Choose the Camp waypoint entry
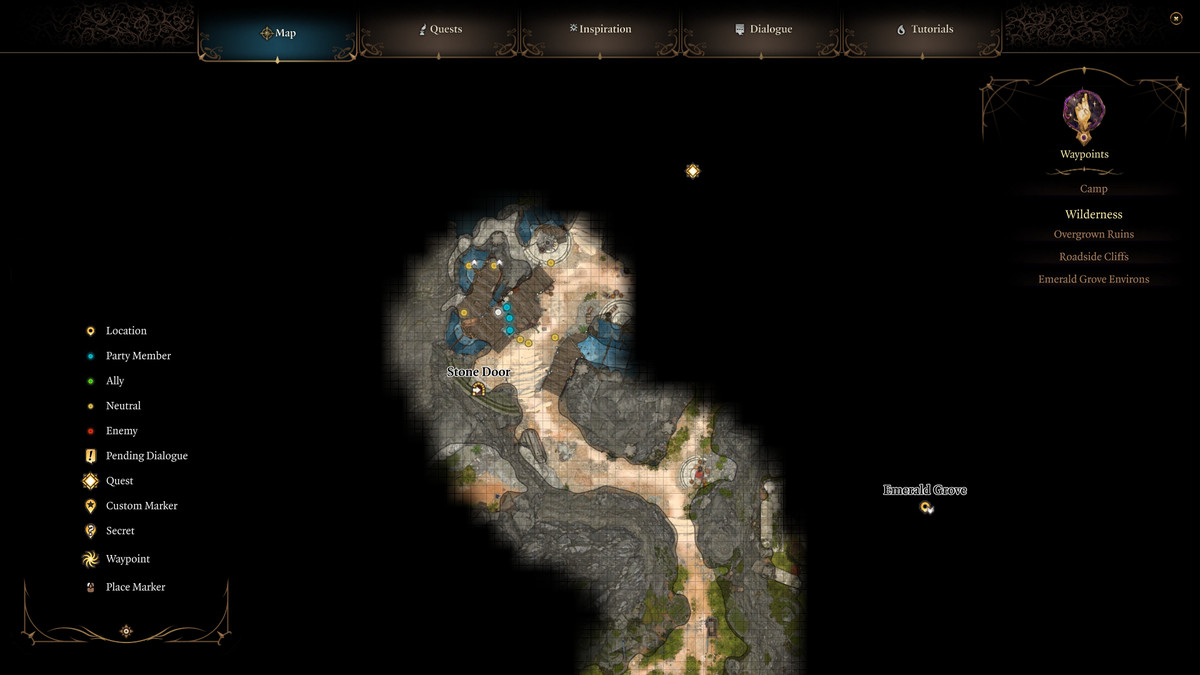1200x675 pixels. [1093, 189]
